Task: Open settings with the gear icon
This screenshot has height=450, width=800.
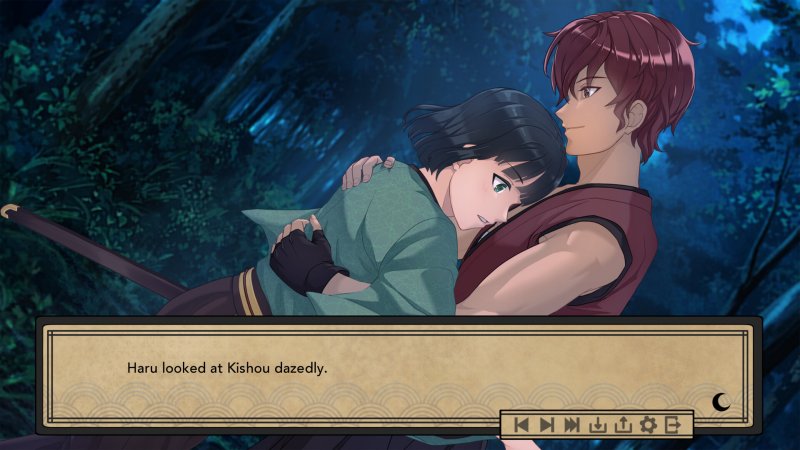Action: pyautogui.click(x=648, y=425)
